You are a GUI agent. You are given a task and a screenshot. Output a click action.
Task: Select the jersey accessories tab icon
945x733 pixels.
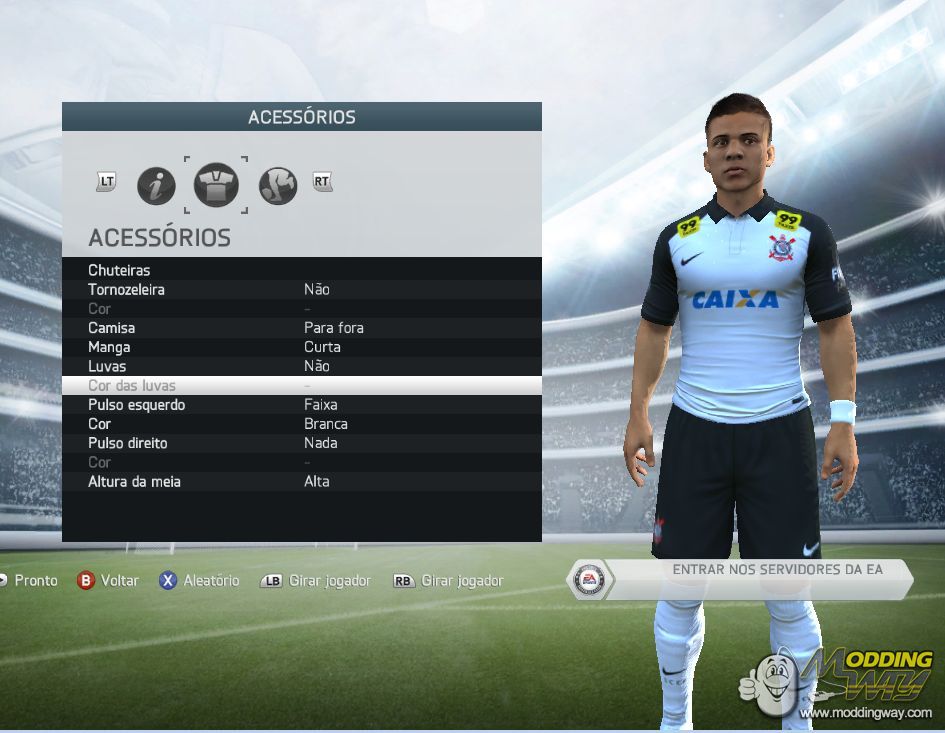coord(216,185)
